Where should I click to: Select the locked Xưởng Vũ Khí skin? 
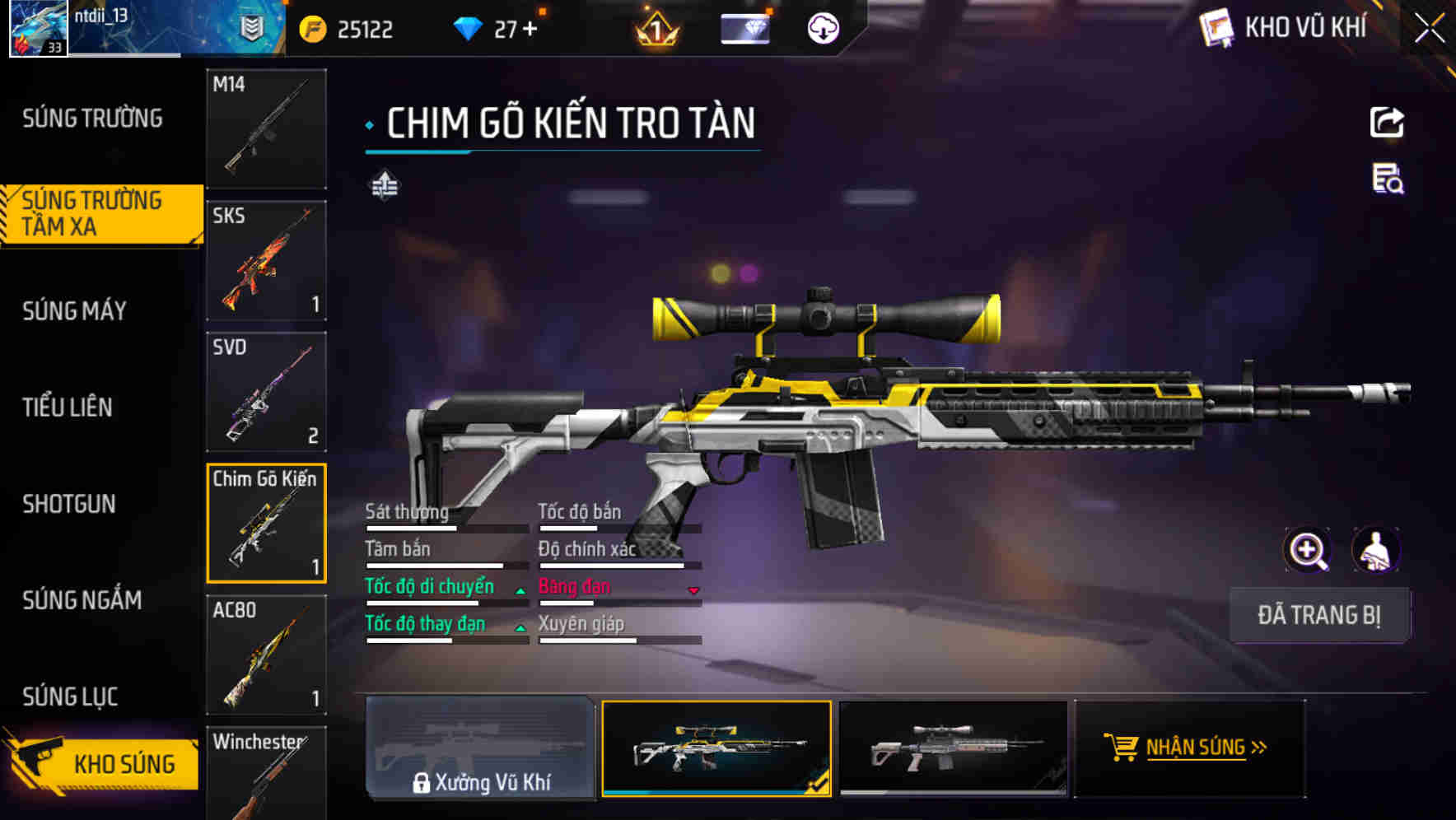[x=480, y=748]
